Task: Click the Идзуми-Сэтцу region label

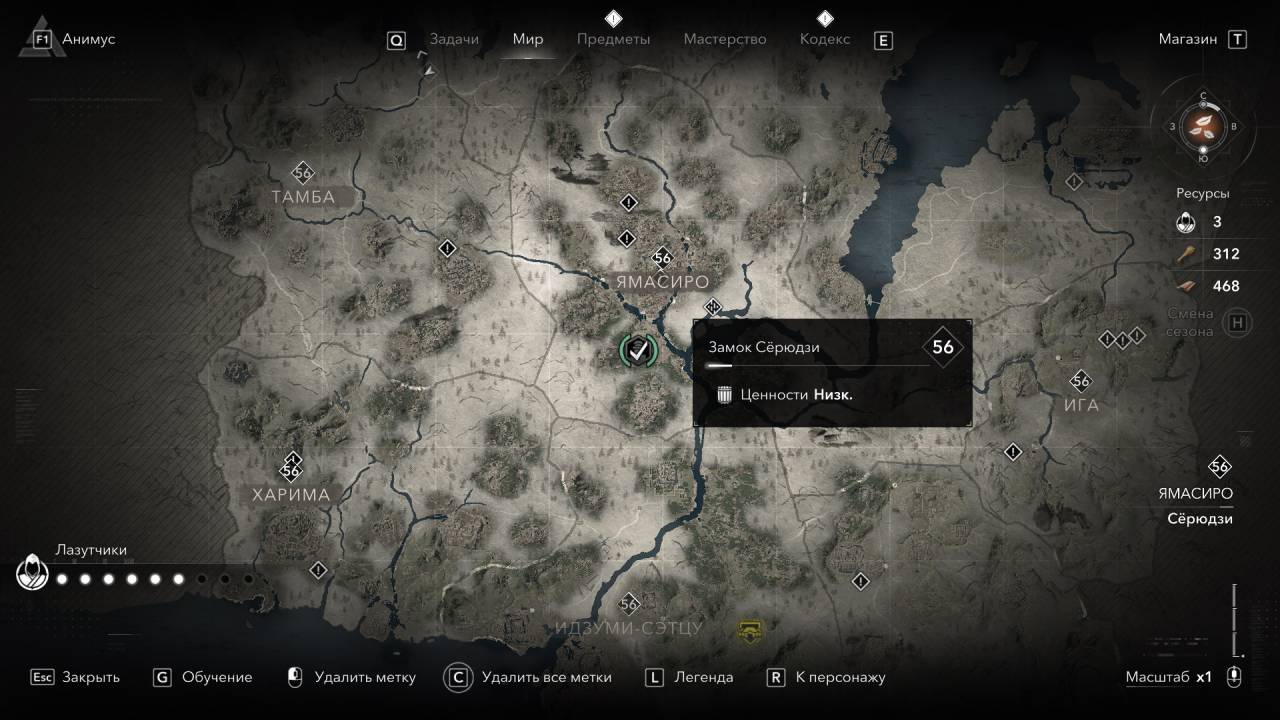Action: pyautogui.click(x=629, y=628)
